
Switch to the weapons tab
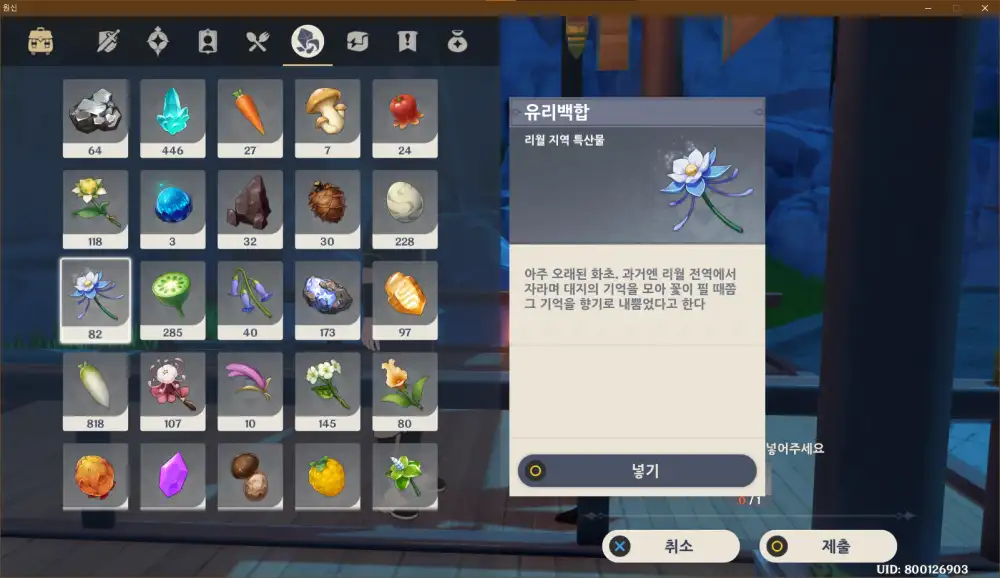108,42
